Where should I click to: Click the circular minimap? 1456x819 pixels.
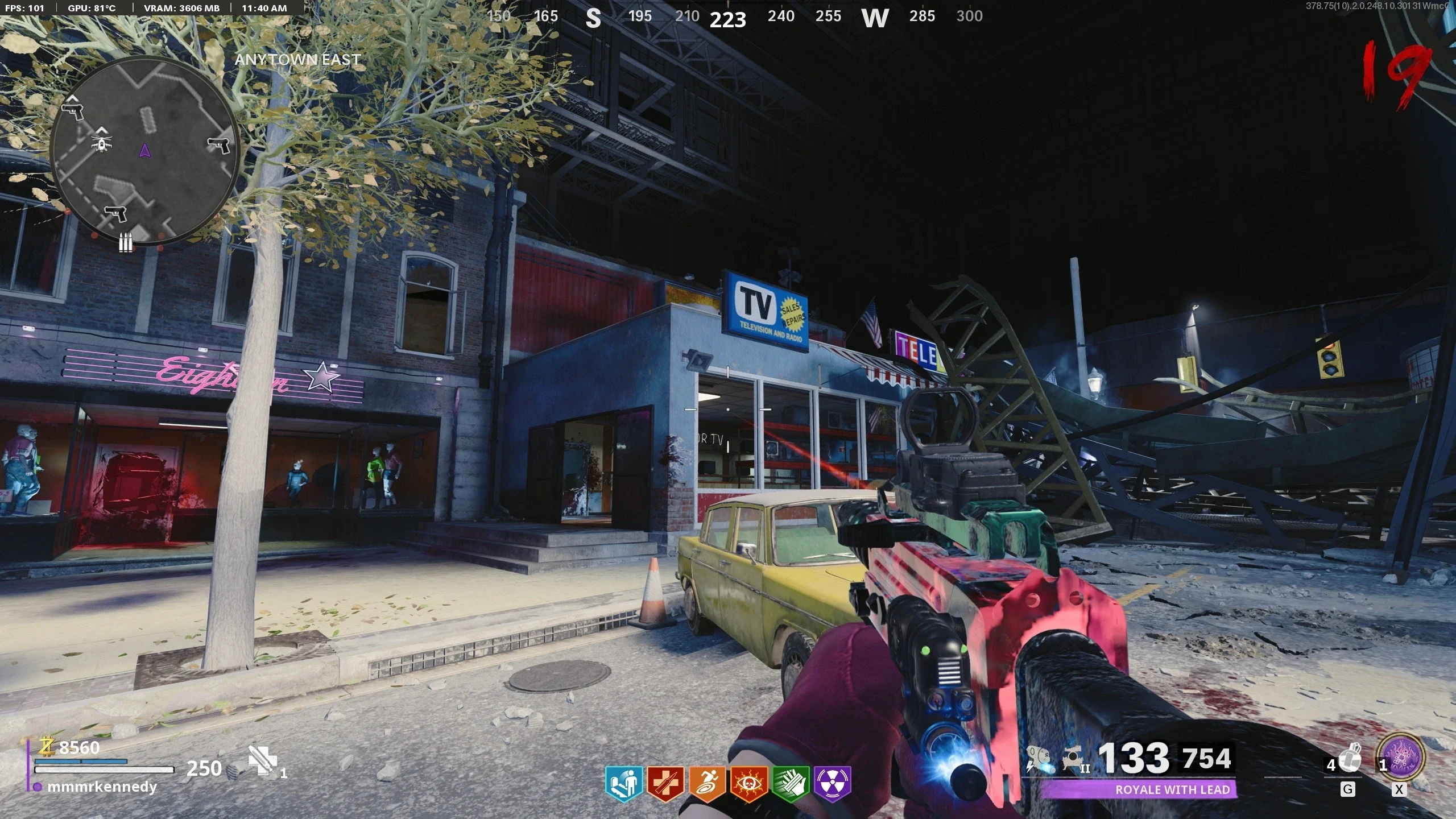144,151
